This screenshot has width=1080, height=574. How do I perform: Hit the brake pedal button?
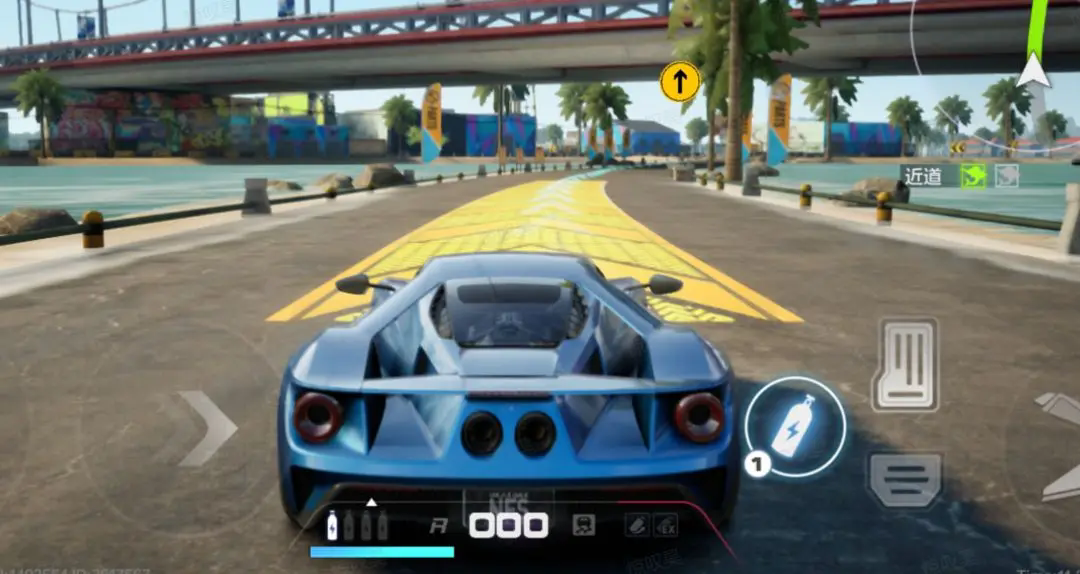point(905,480)
